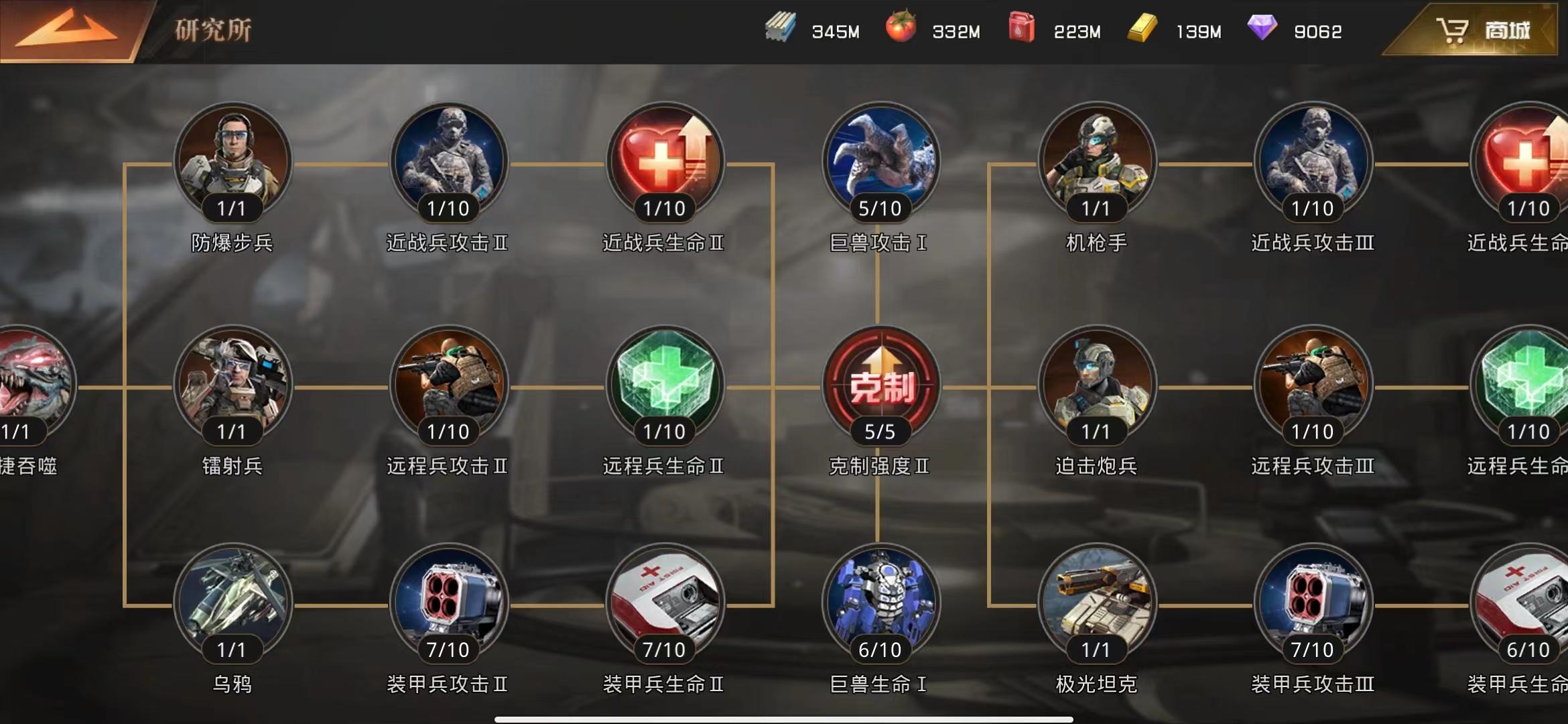Select the 近战兵攻击 III research node
This screenshot has width=1568, height=724.
(1313, 161)
